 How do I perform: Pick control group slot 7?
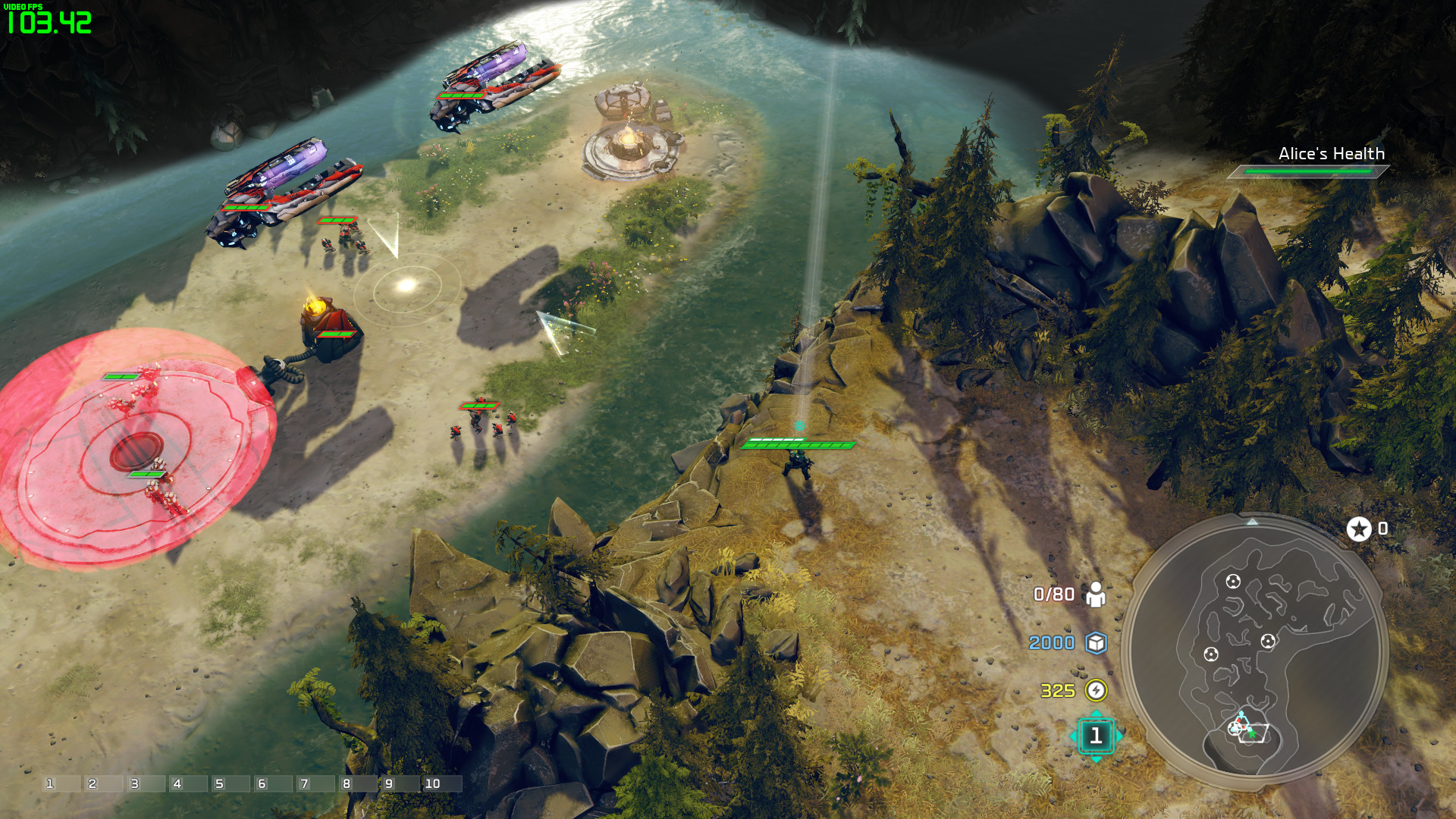click(x=315, y=783)
